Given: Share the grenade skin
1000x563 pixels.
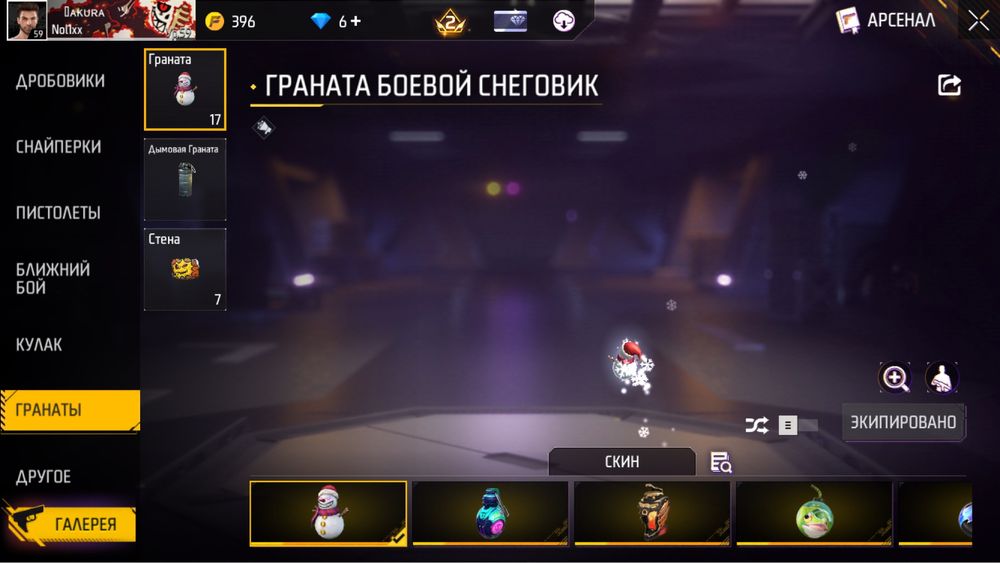Looking at the screenshot, I should click(x=949, y=86).
